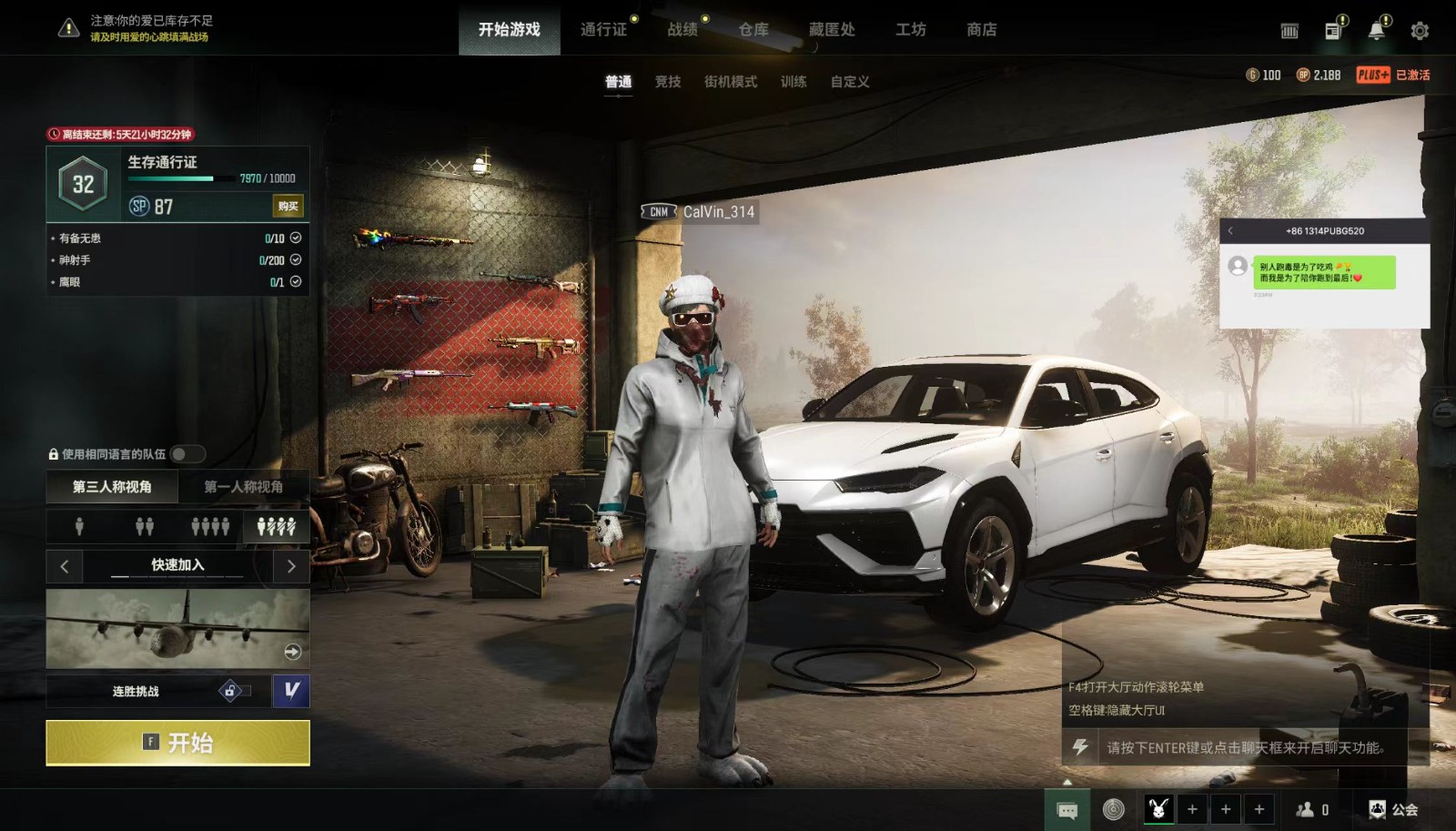The height and width of the screenshot is (831, 1456).
Task: Open the 工坊 workshop tab
Action: click(x=910, y=30)
